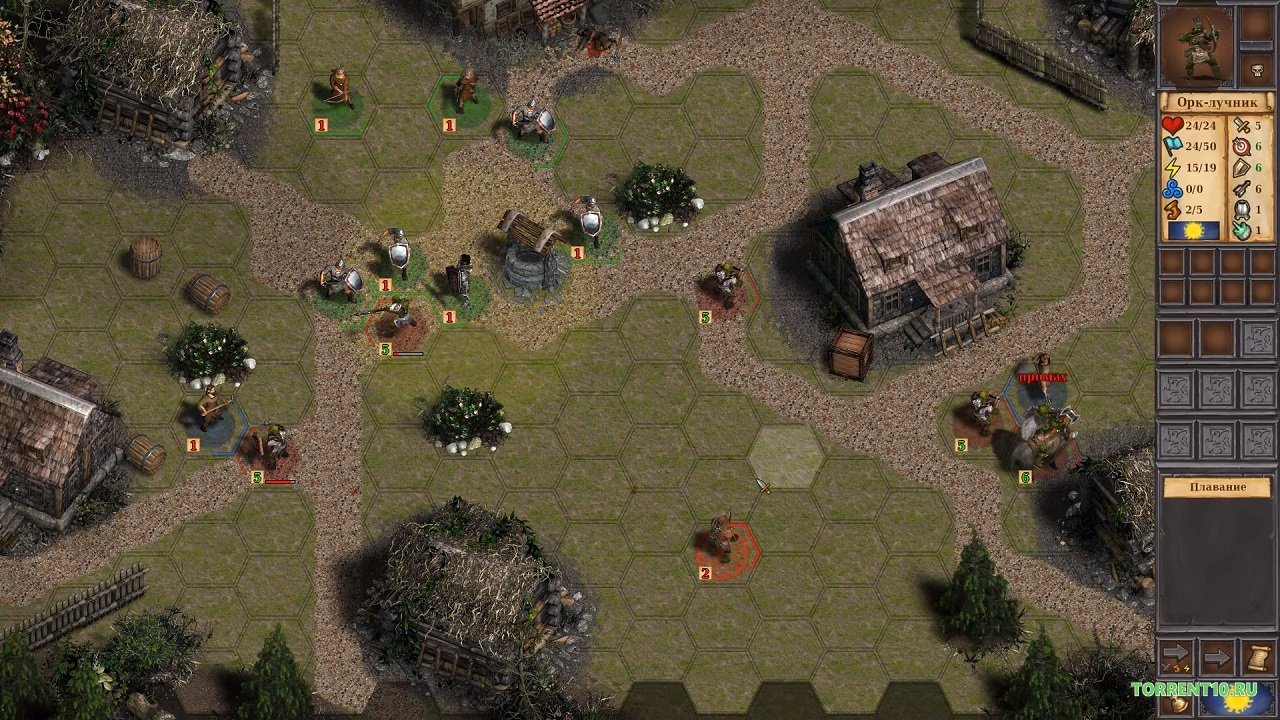
Task: Click the helmet armor stat icon
Action: 1241,210
